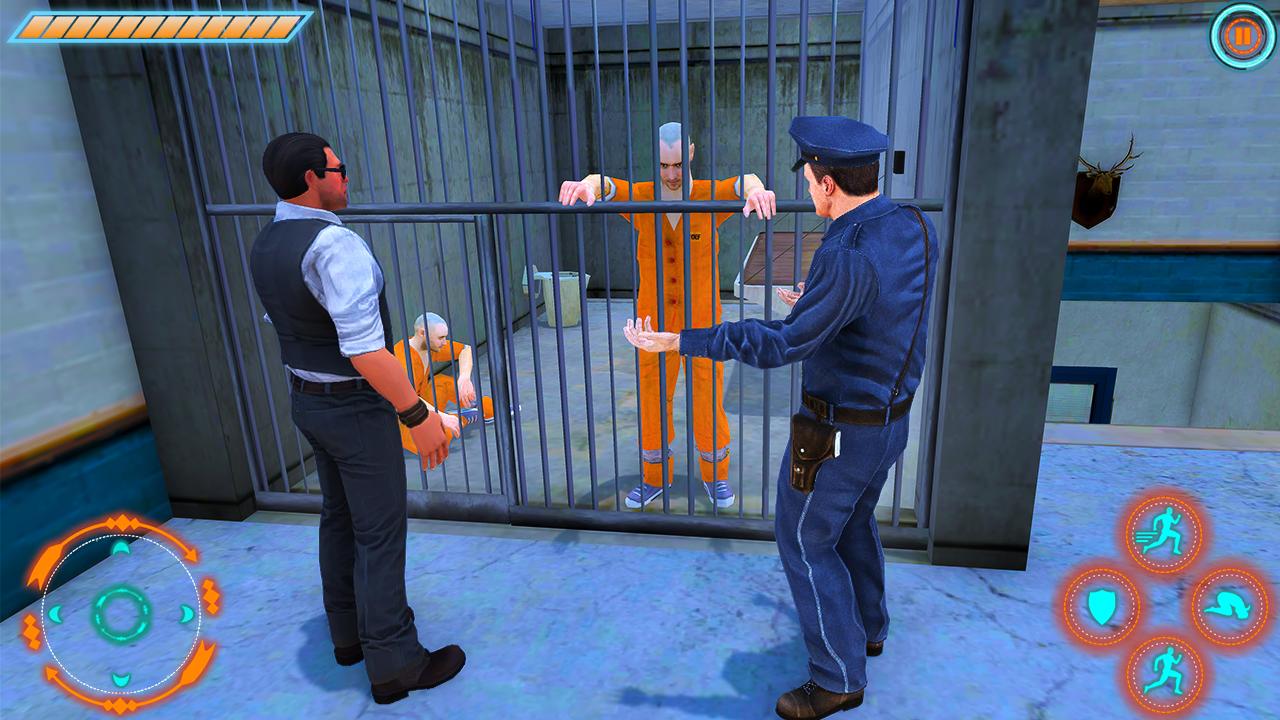Toggle crouch stance via the crawling figure
1280x720 pixels.
click(x=1228, y=606)
